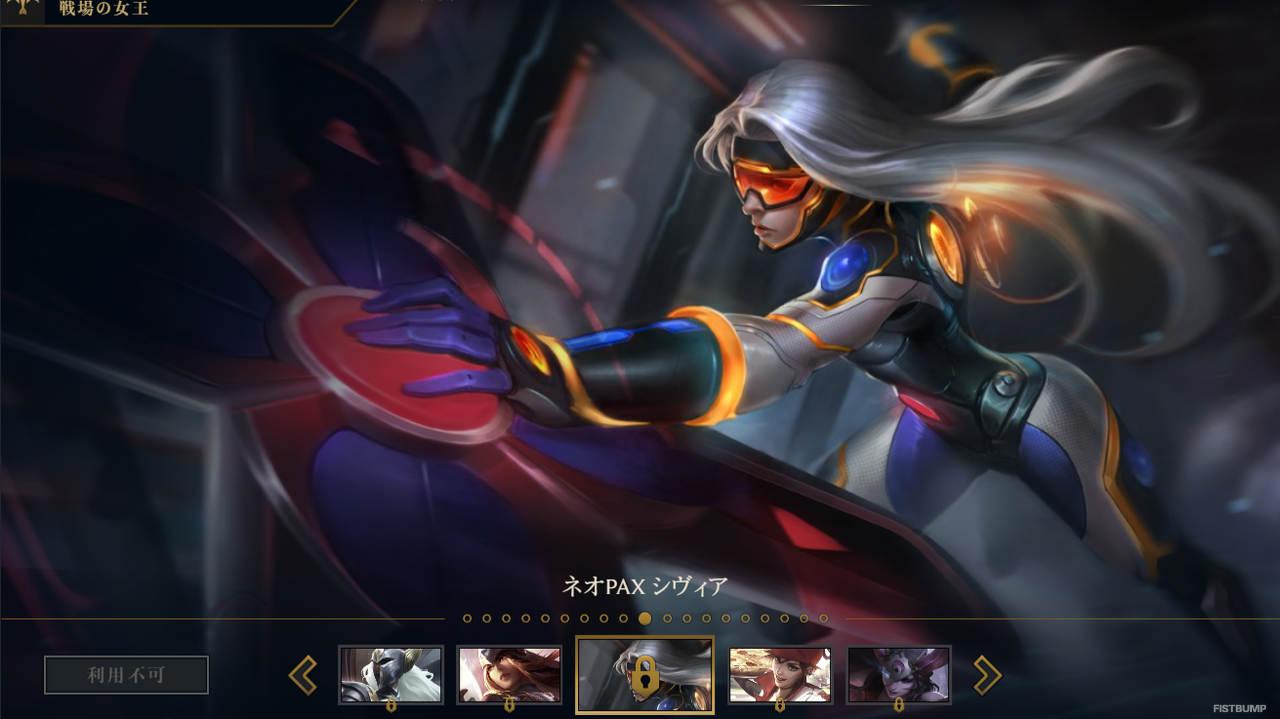The width and height of the screenshot is (1280, 719).
Task: Jump to the last skin pagination dot
Action: (x=824, y=619)
